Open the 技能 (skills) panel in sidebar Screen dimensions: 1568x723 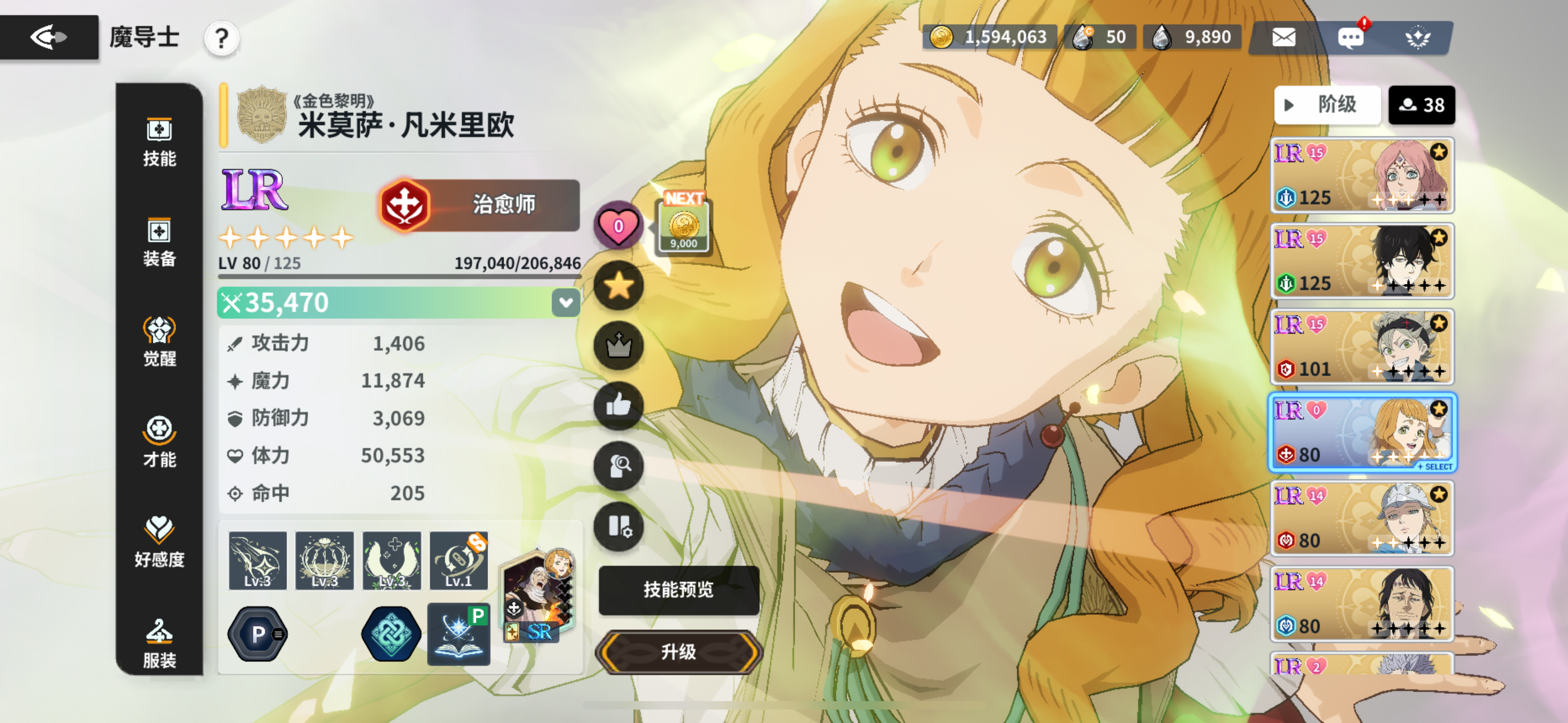point(159,142)
